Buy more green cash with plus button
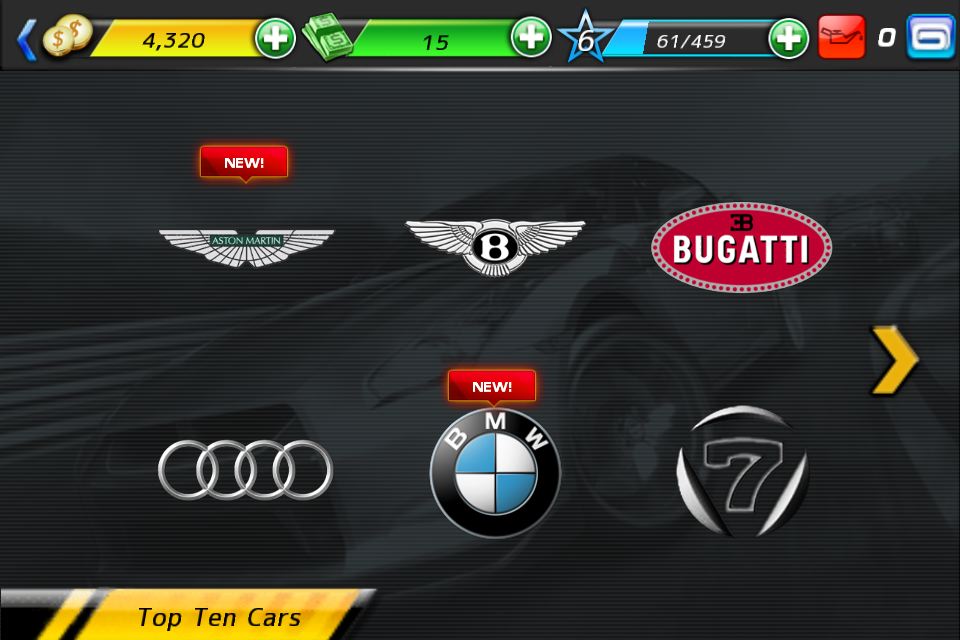The width and height of the screenshot is (960, 640). coord(531,38)
